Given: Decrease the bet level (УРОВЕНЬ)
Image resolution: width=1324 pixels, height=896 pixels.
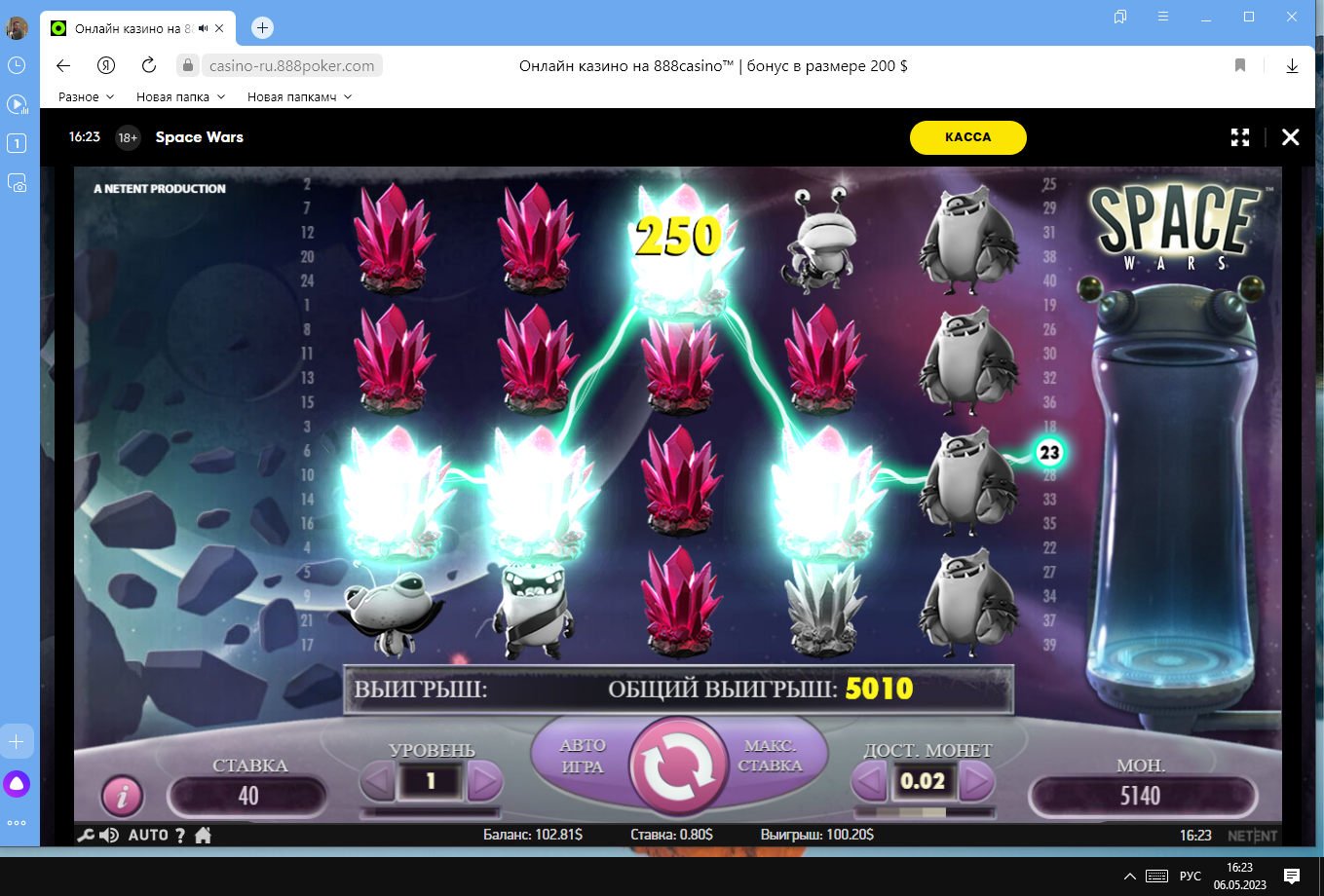Looking at the screenshot, I should [378, 781].
